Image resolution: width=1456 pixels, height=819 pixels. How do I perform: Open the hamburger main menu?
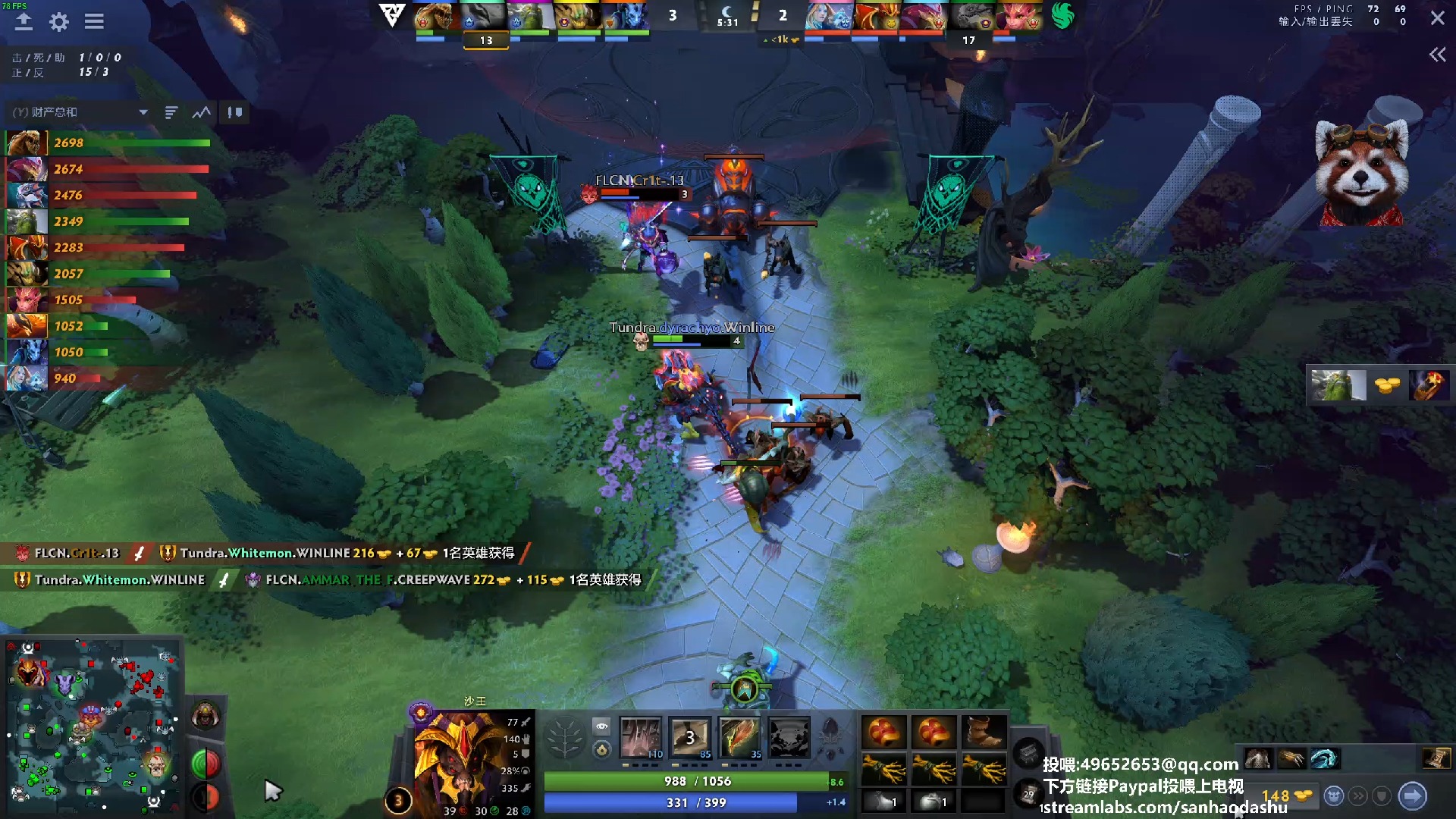[94, 22]
